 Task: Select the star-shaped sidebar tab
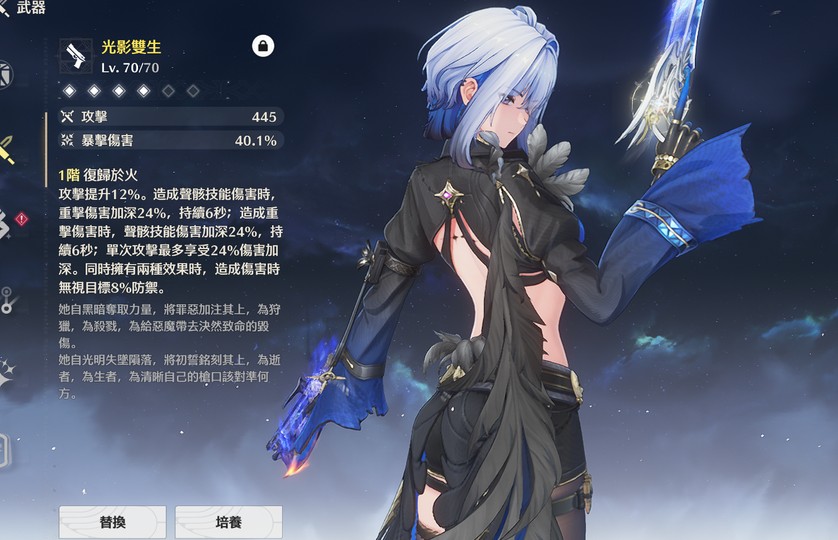click(x=7, y=372)
